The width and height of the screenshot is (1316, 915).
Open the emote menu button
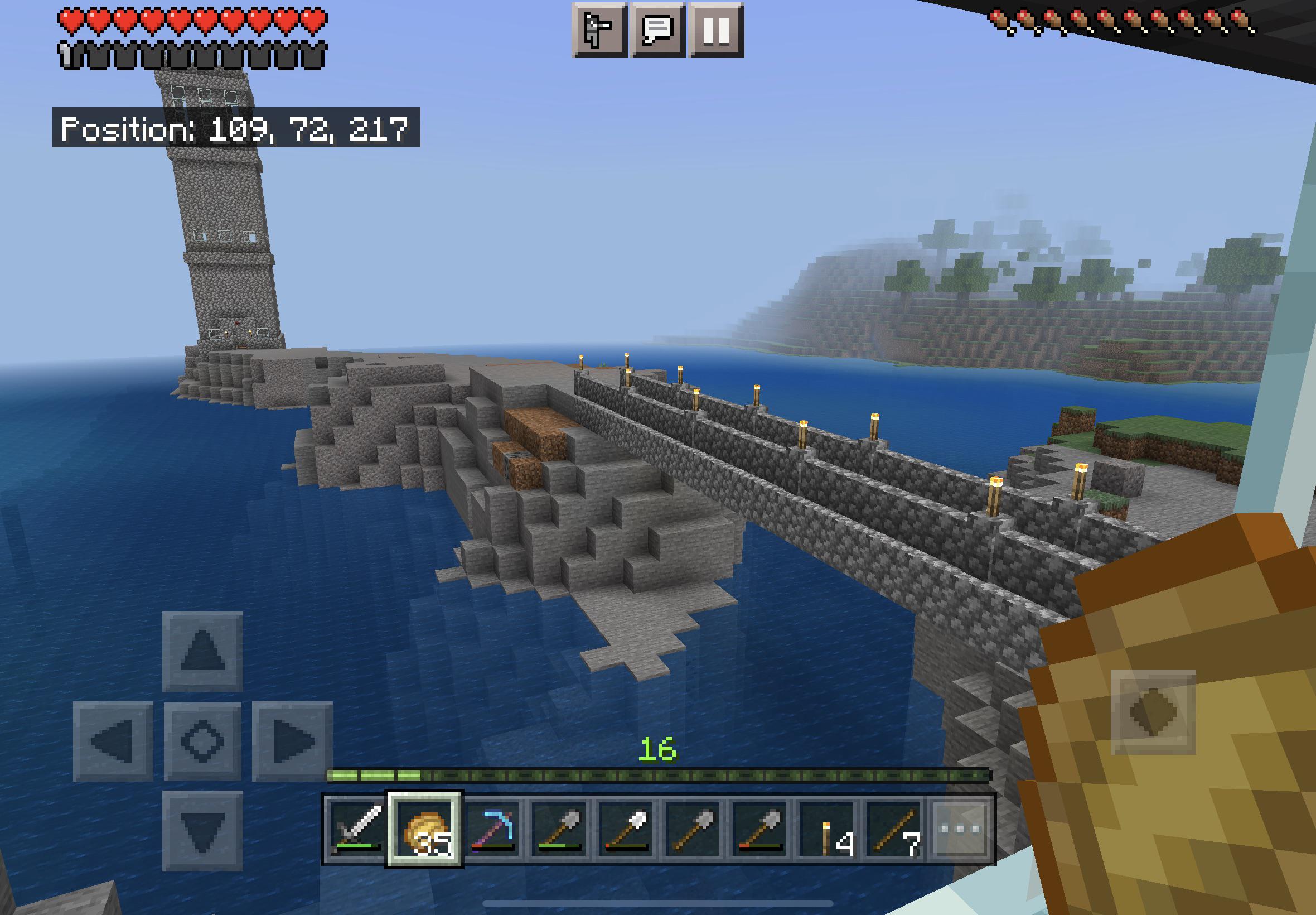tap(599, 30)
